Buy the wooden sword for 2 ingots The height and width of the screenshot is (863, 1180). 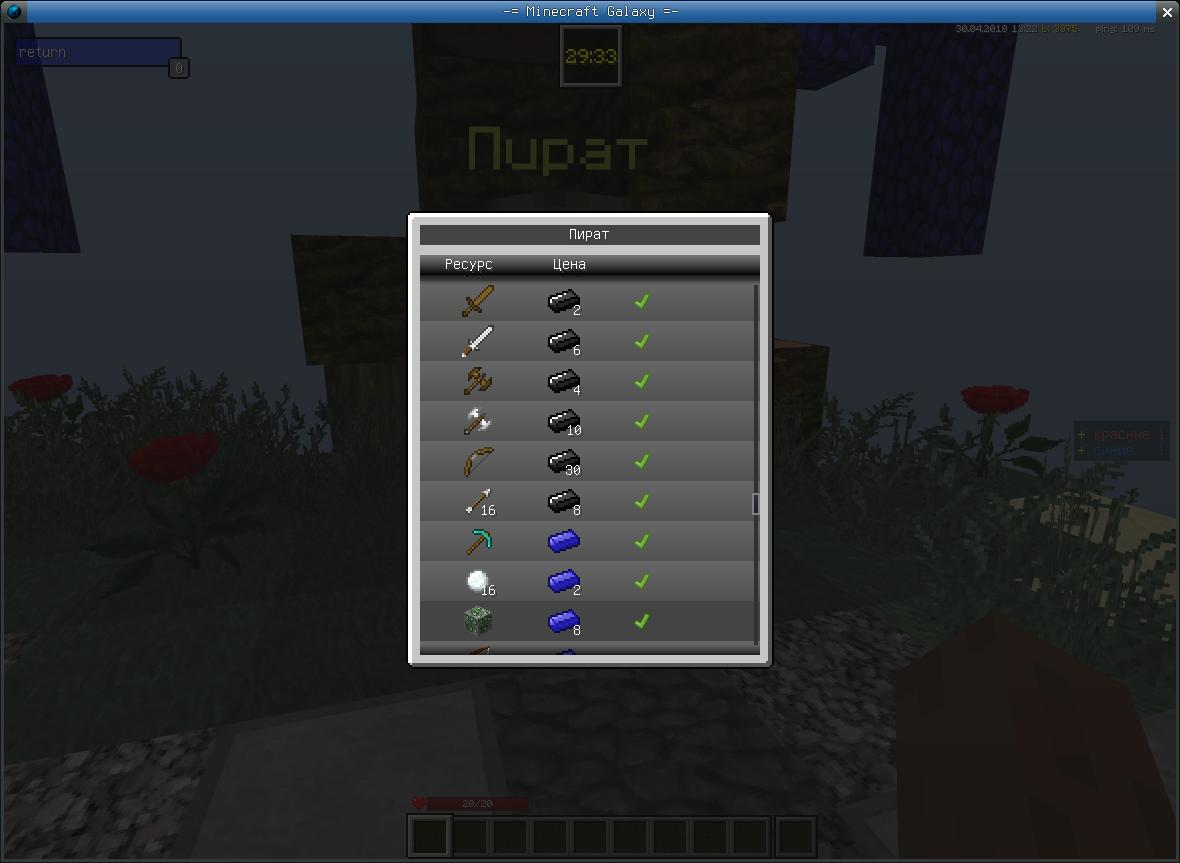478,301
